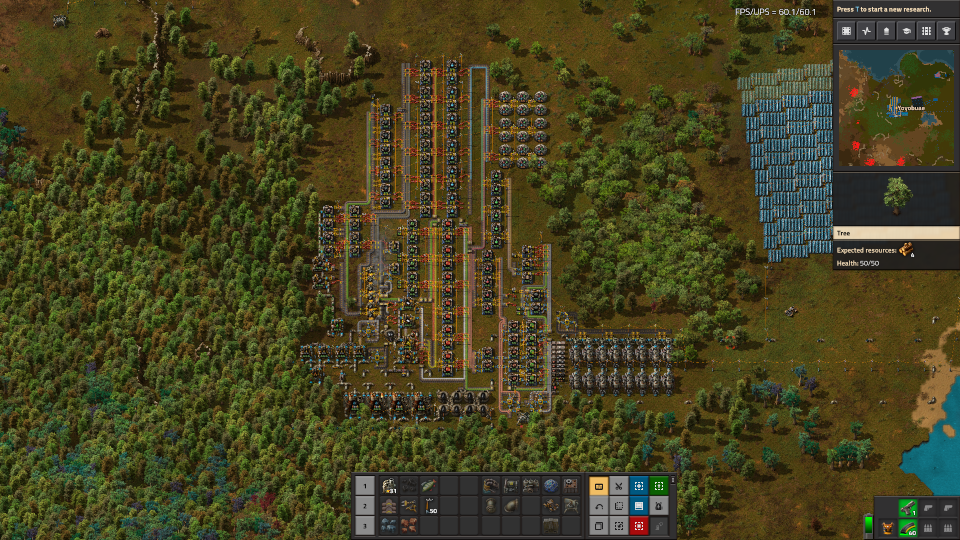Click the trophy achievements button
This screenshot has height=540, width=960.
[946, 31]
